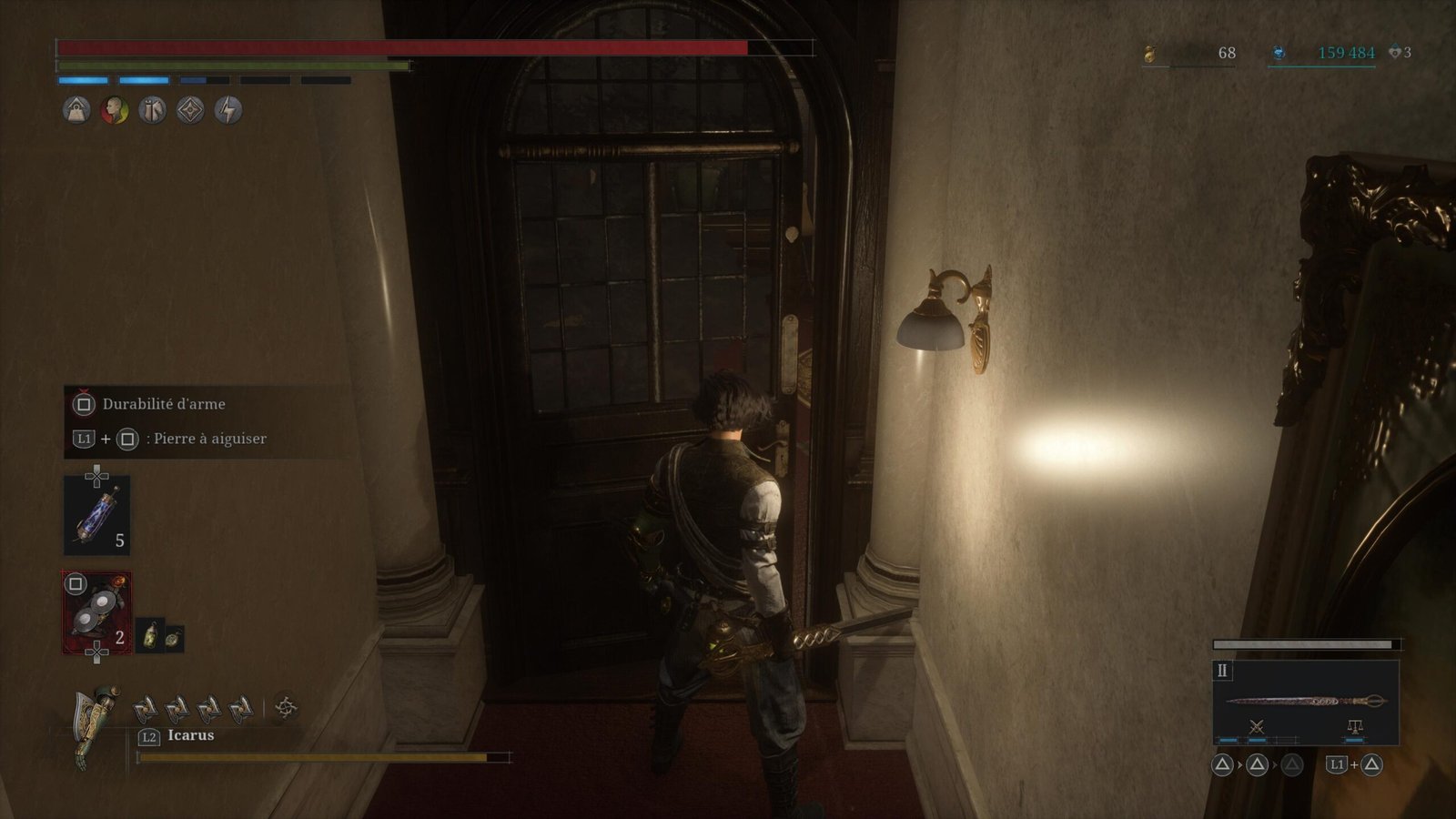
Task: Select the Pulse Cell item slot
Action: tap(96, 515)
